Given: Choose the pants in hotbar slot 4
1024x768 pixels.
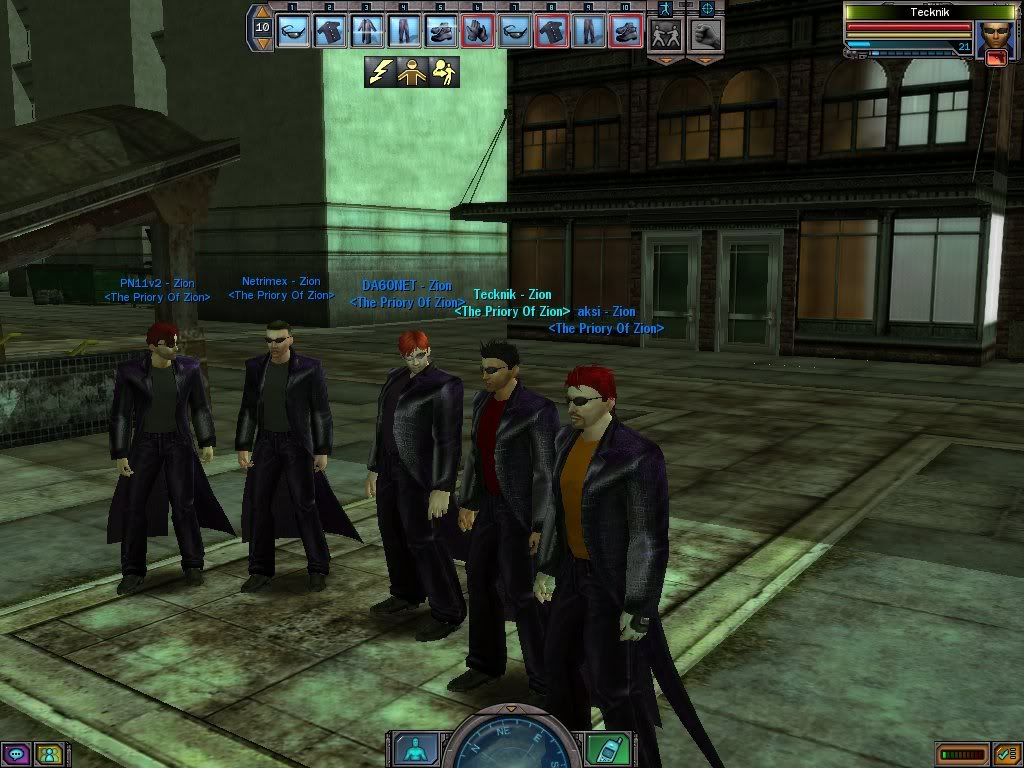Looking at the screenshot, I should [x=404, y=31].
